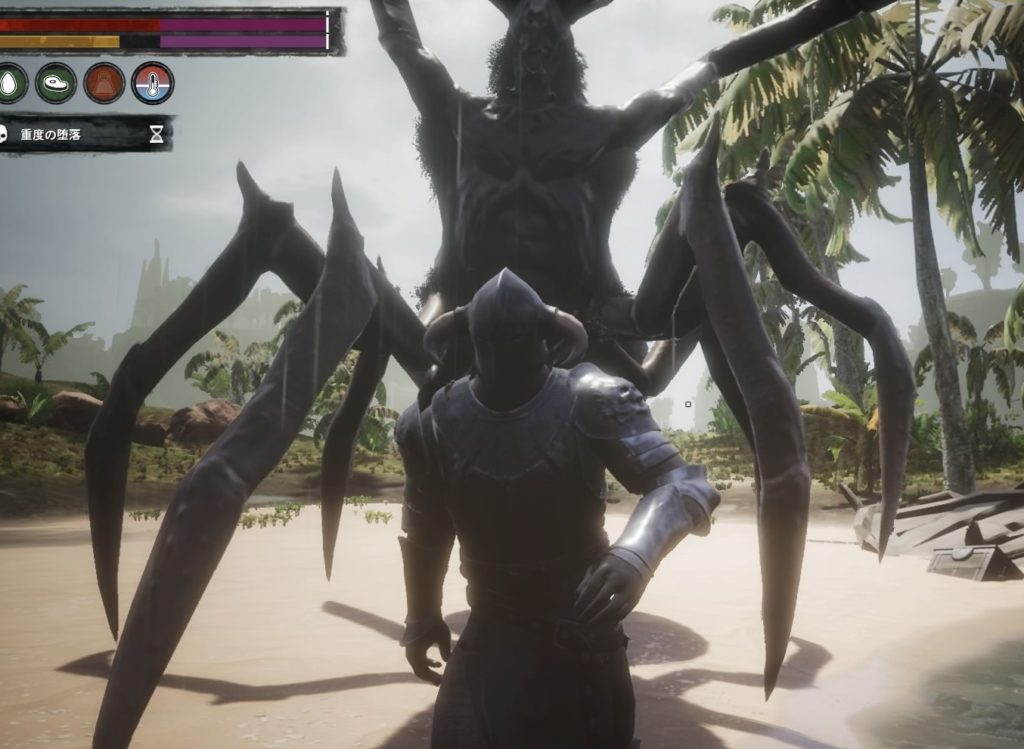This screenshot has width=1024, height=749.
Task: Open the thermometer temperature indicator
Action: pos(152,82)
